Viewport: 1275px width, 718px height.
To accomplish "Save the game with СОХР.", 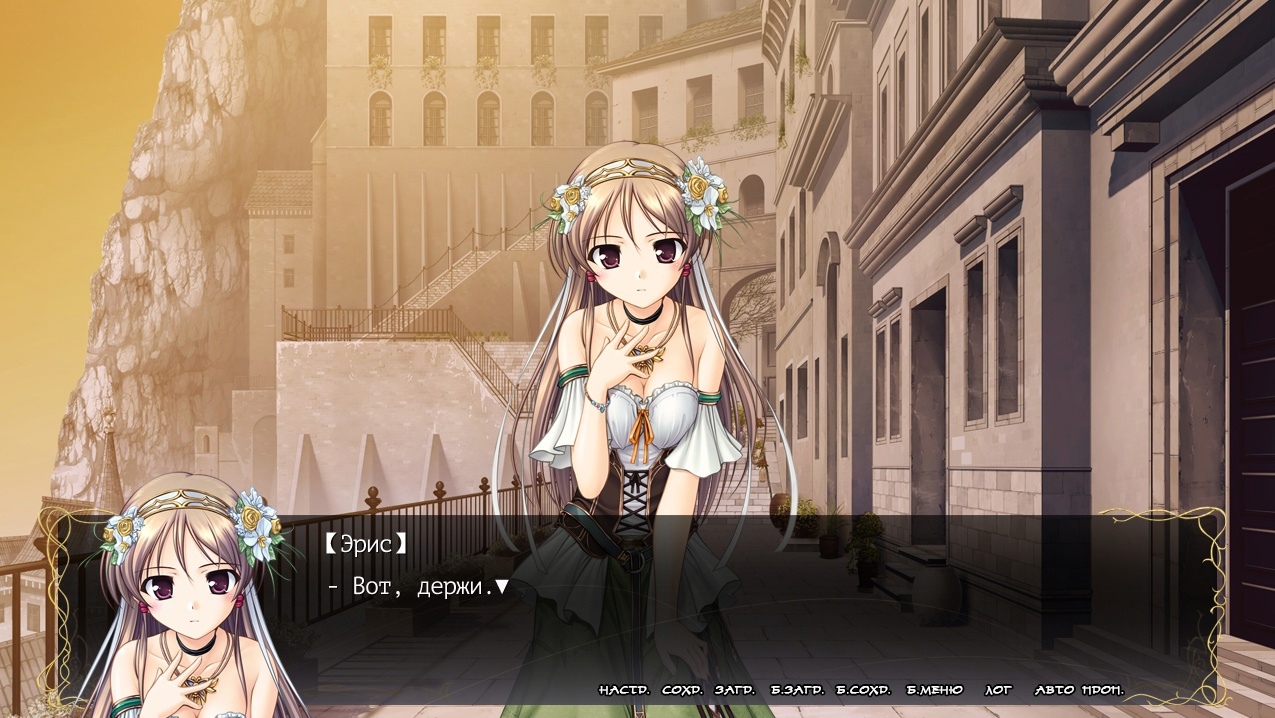I will click(682, 690).
